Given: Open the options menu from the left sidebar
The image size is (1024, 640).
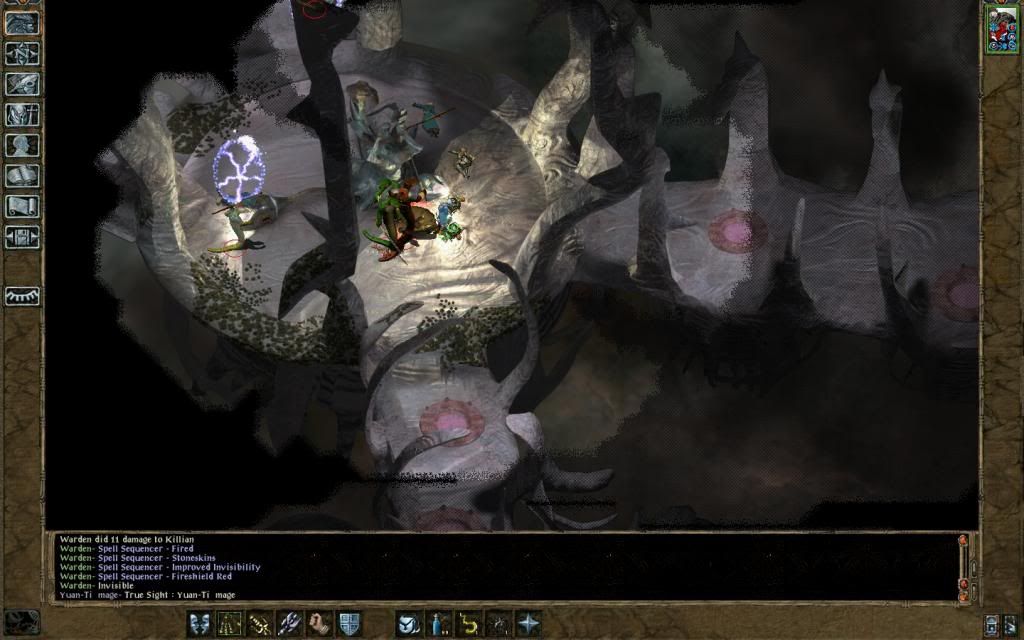Looking at the screenshot, I should (22, 238).
